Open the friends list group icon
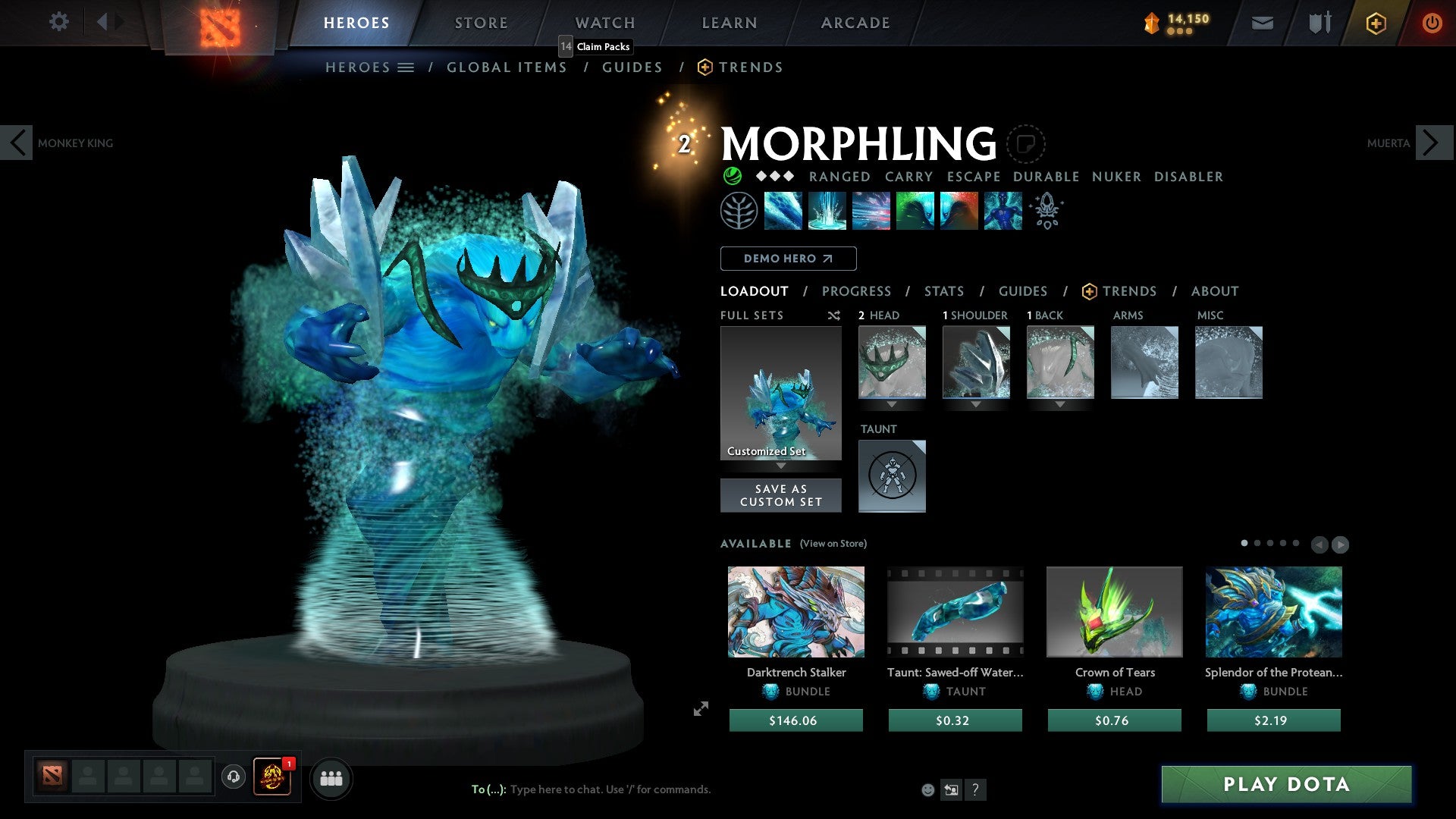Screen dimensions: 1456x819 point(330,777)
